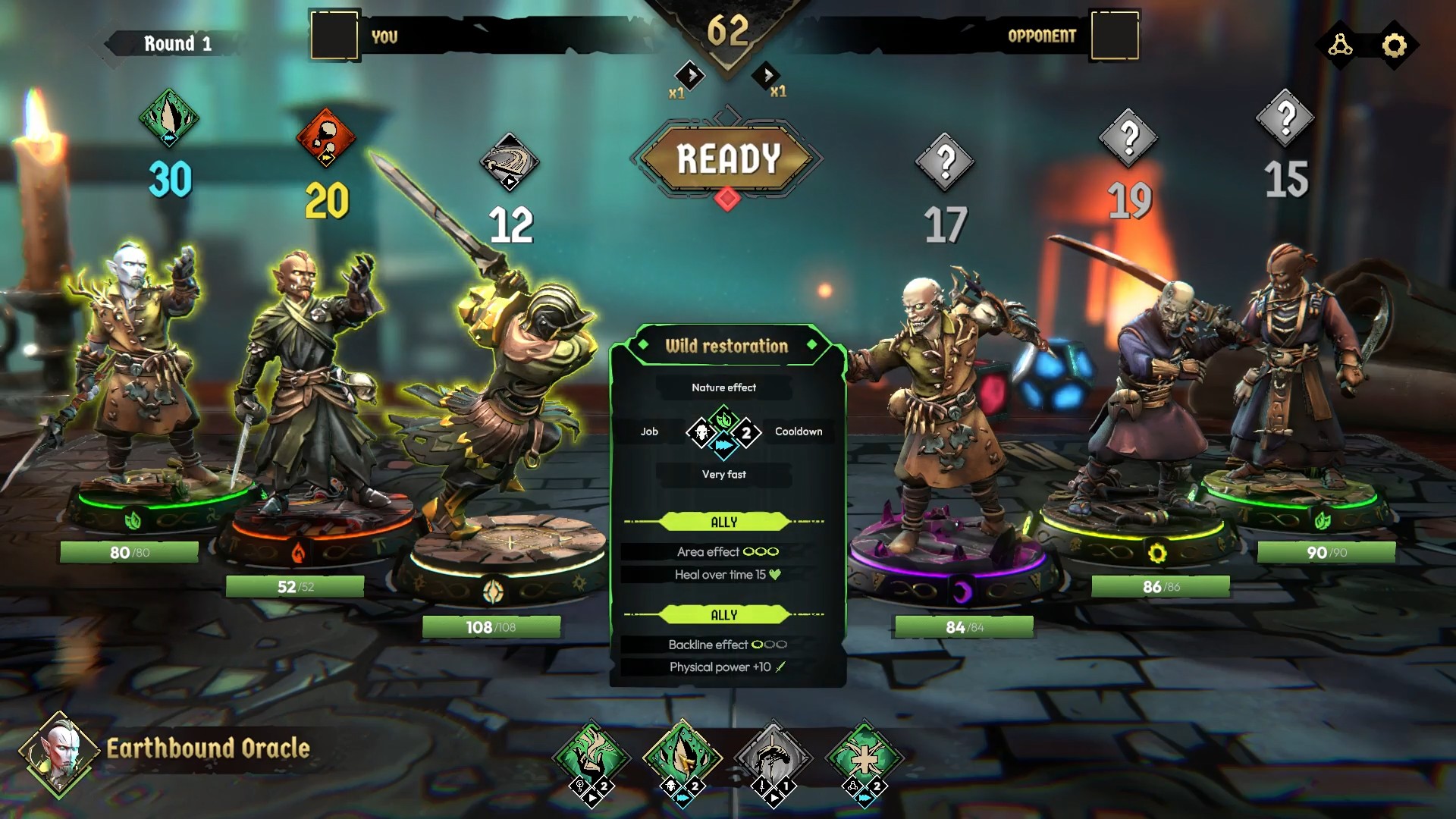Click the green leaf queued action icon
Image resolution: width=1456 pixels, height=819 pixels.
(x=169, y=118)
